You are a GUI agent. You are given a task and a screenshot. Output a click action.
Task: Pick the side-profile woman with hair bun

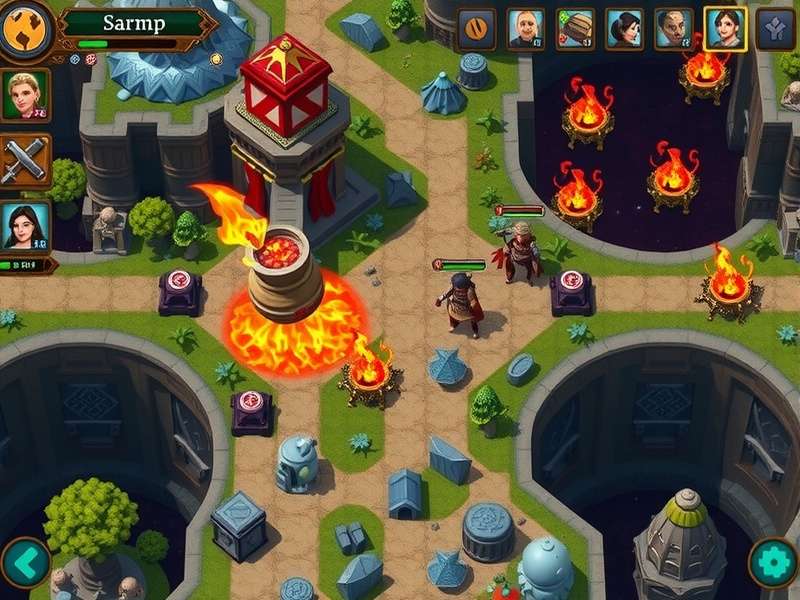(x=624, y=29)
